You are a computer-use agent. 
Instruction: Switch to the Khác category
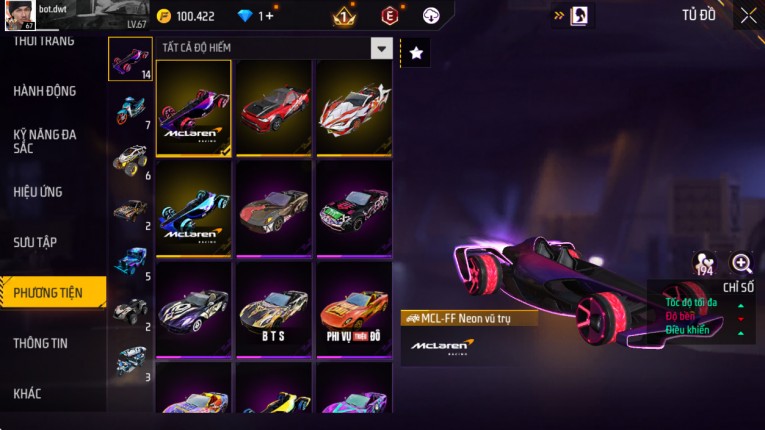click(28, 393)
